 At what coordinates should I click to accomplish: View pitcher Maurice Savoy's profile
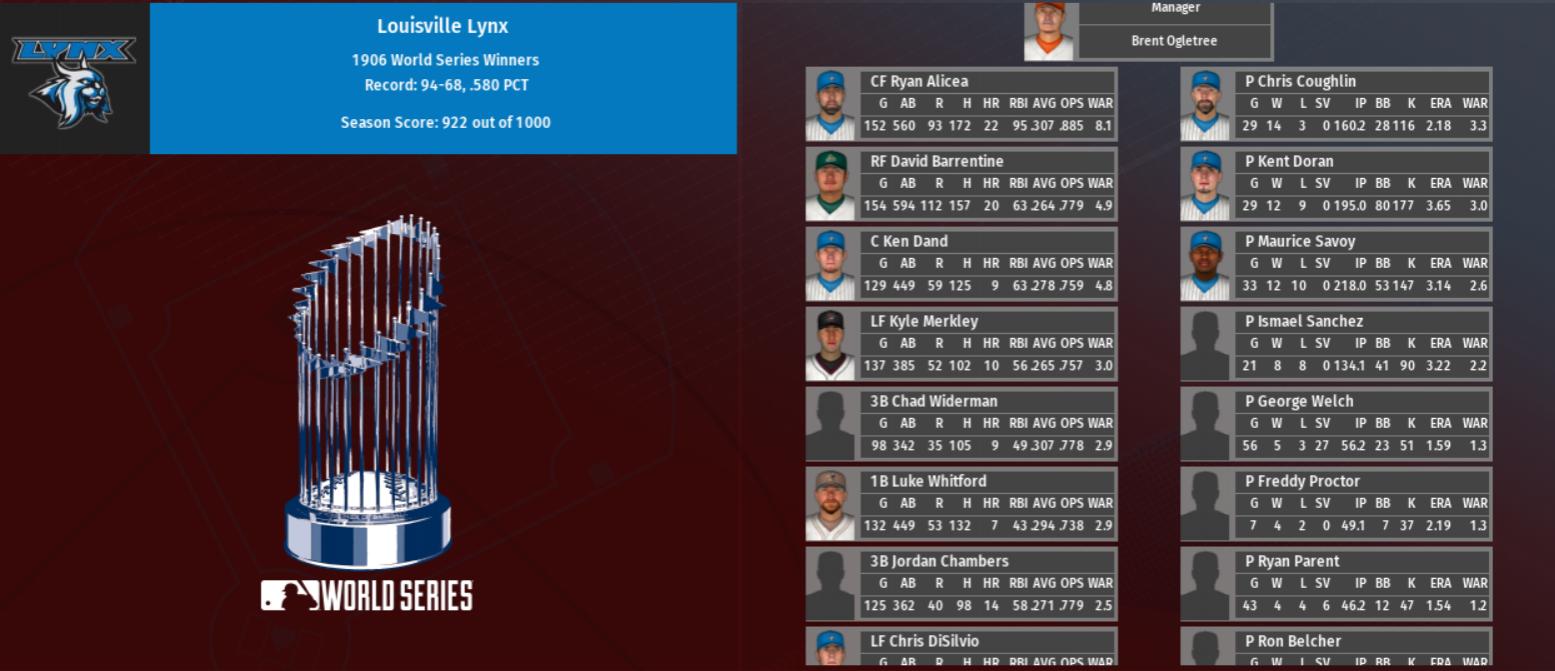pos(1300,241)
